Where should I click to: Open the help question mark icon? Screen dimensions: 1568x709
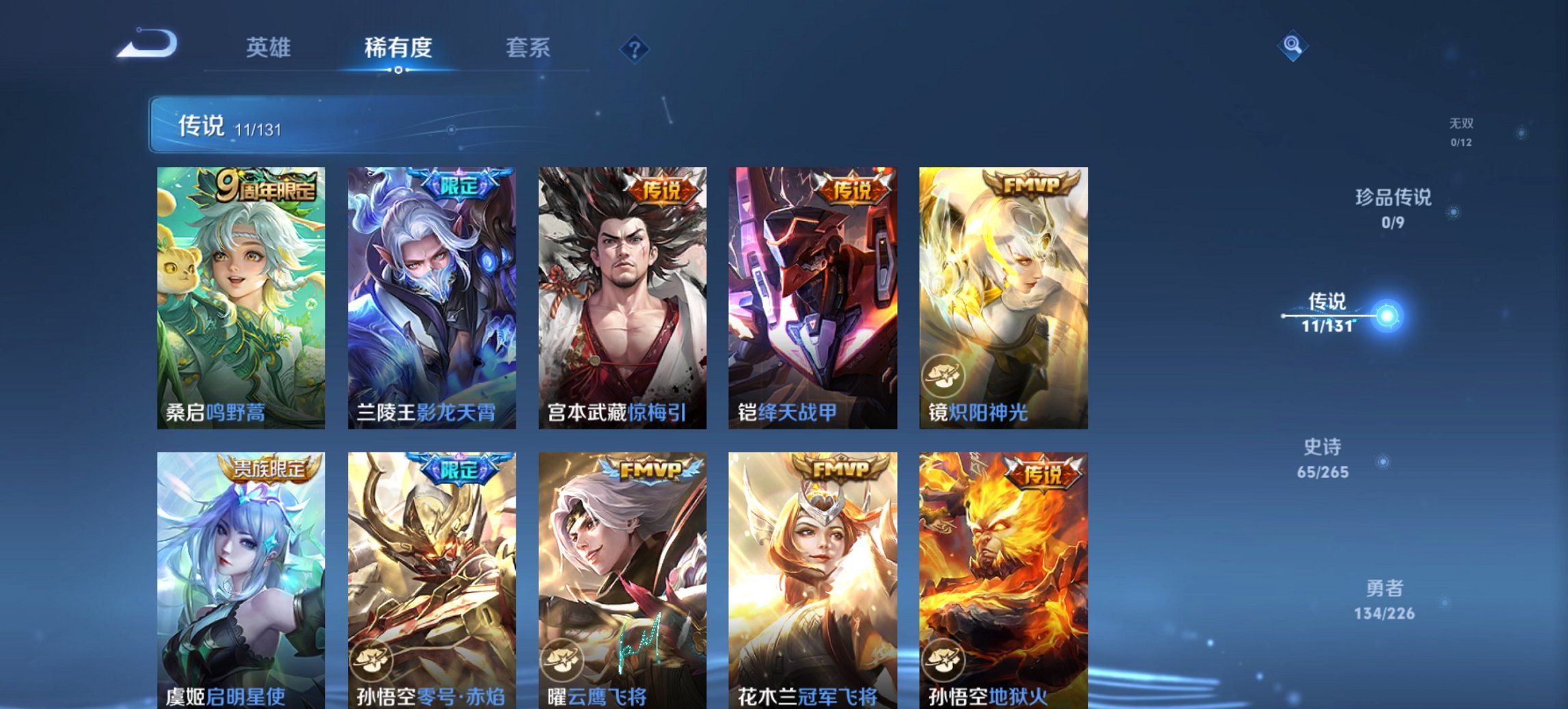pyautogui.click(x=635, y=48)
